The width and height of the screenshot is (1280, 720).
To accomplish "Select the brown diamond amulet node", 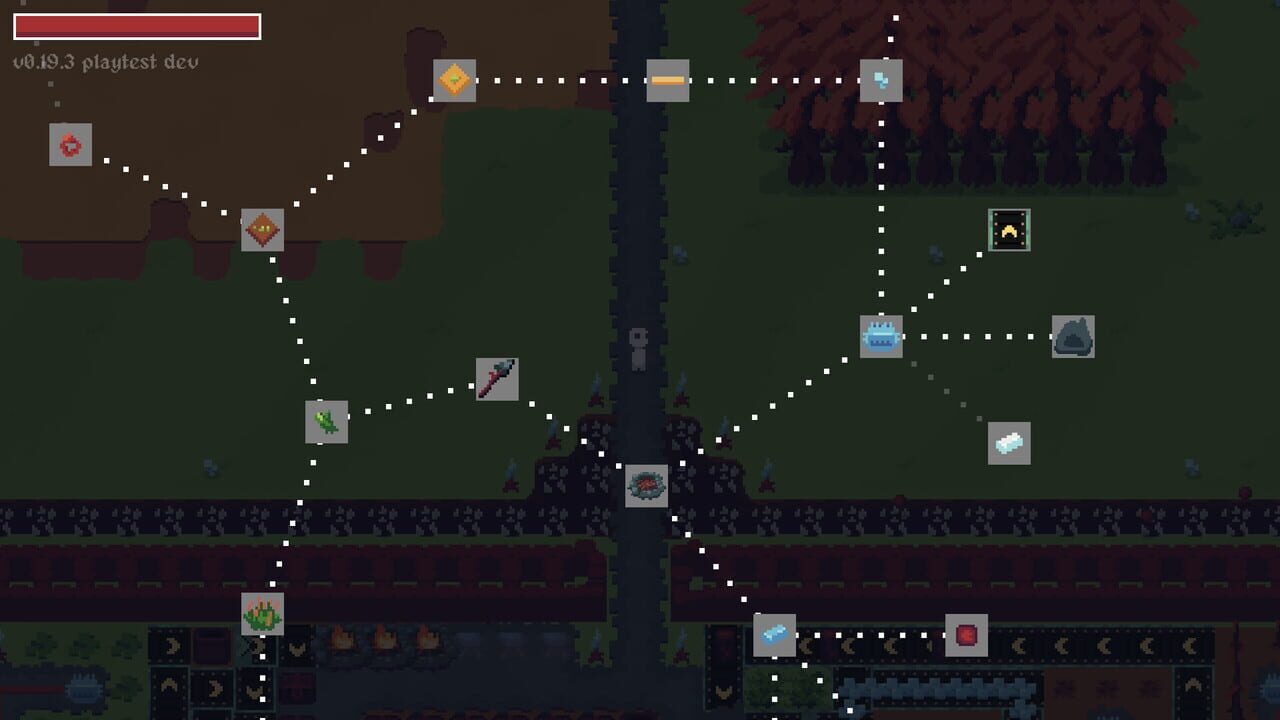I will [x=262, y=232].
